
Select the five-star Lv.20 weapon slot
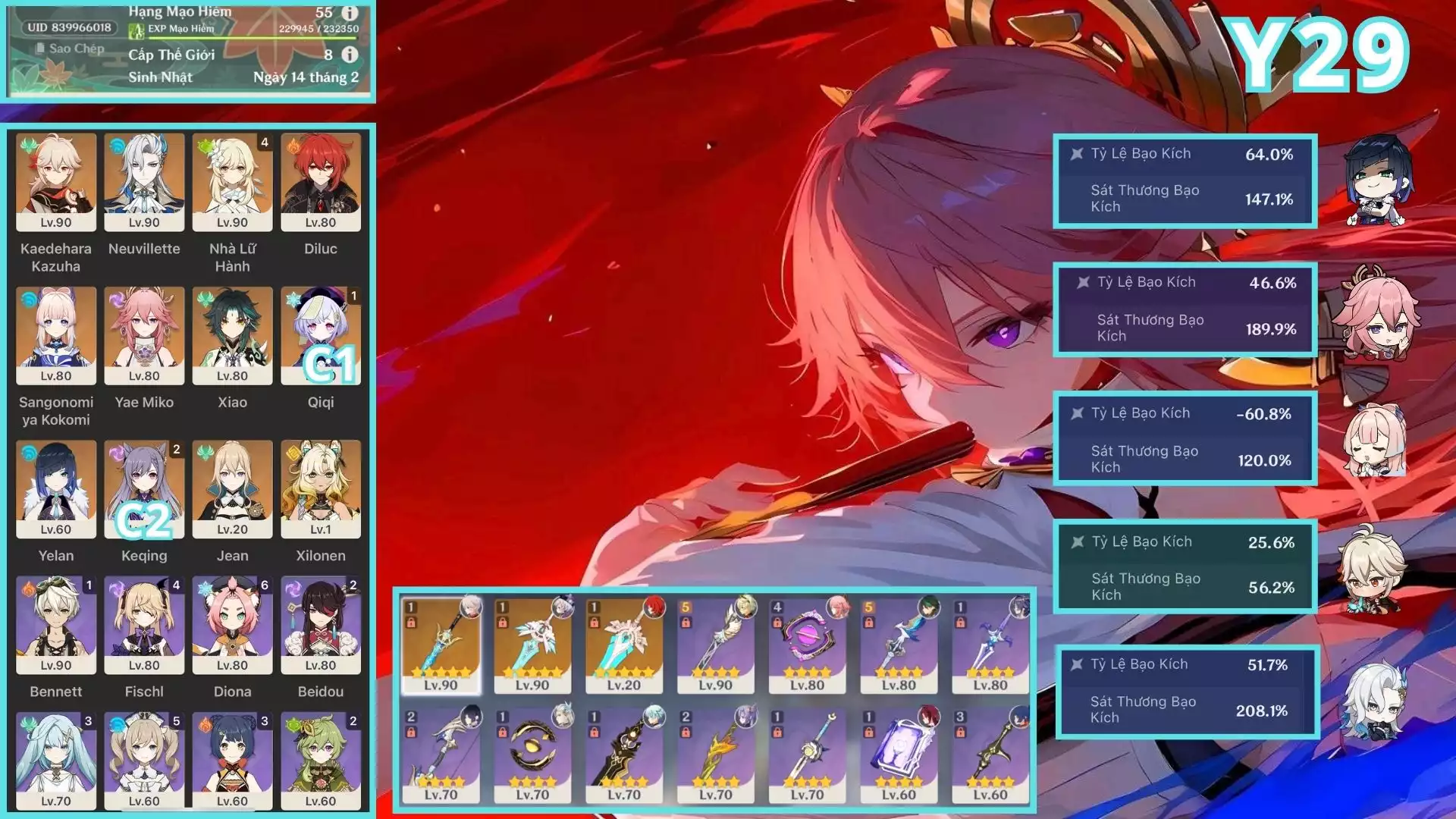coord(624,645)
